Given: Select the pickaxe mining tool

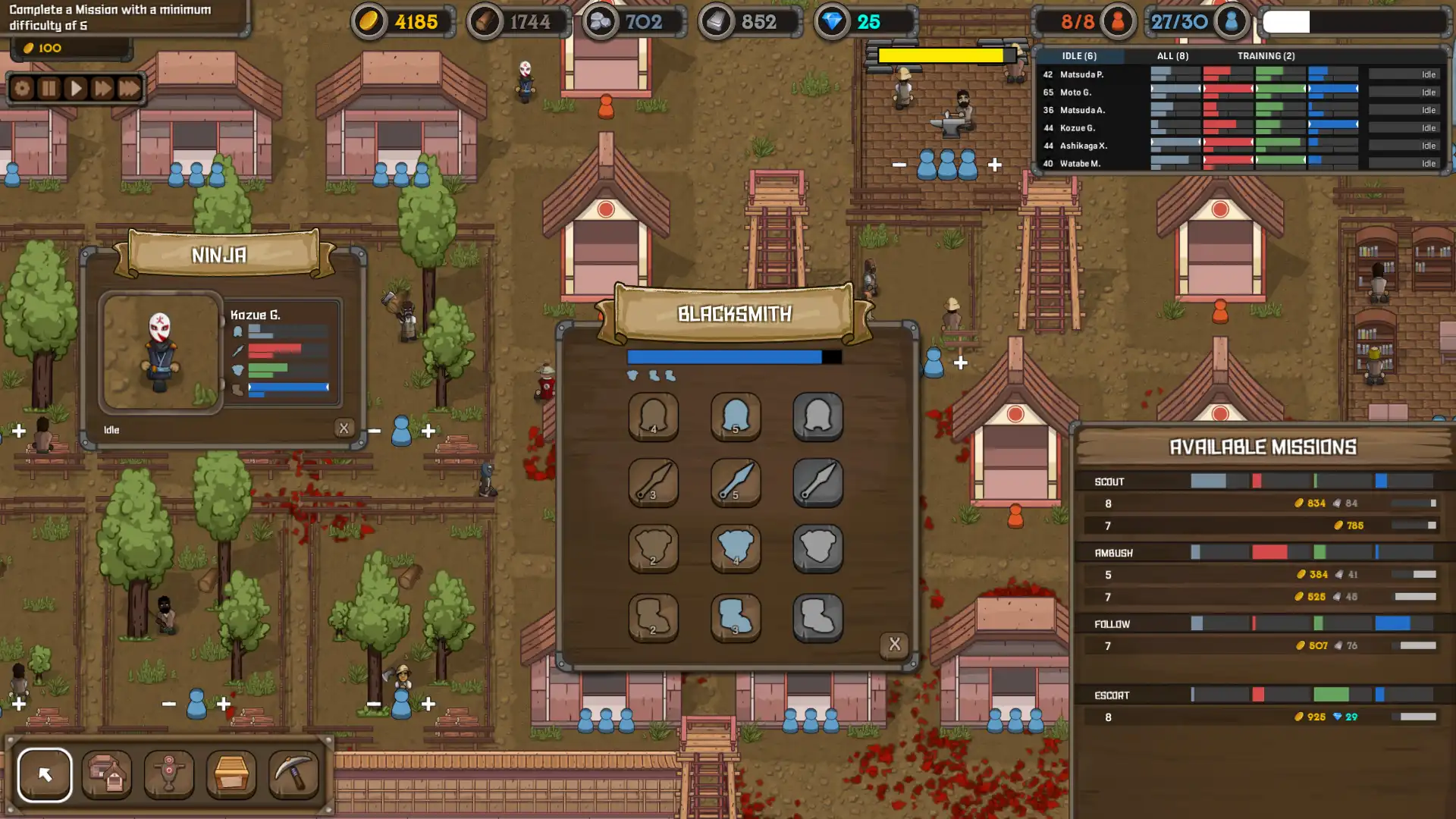Looking at the screenshot, I should pyautogui.click(x=293, y=774).
